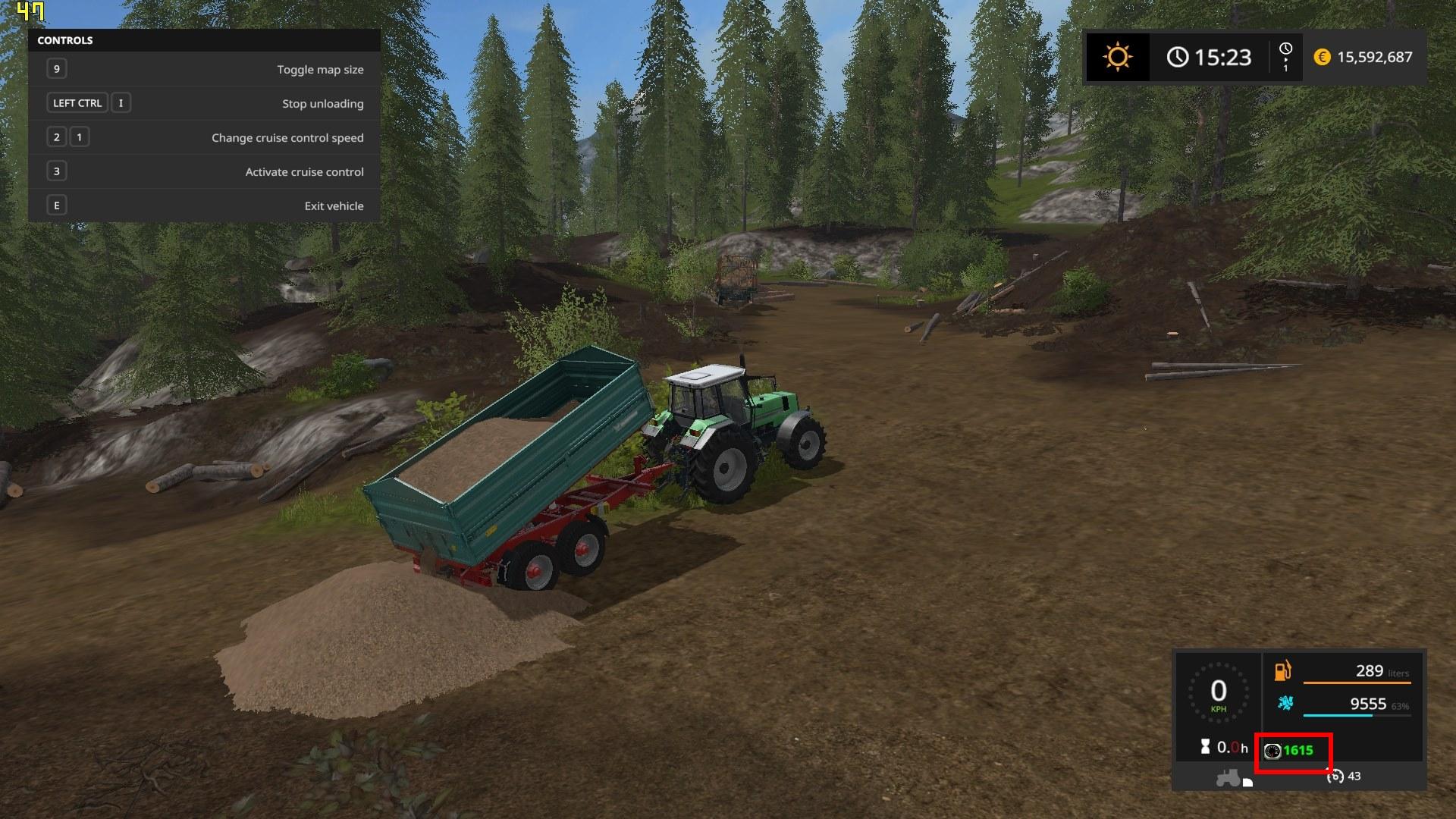This screenshot has width=1456, height=819.
Task: Click the fuel pump icon
Action: [1283, 671]
